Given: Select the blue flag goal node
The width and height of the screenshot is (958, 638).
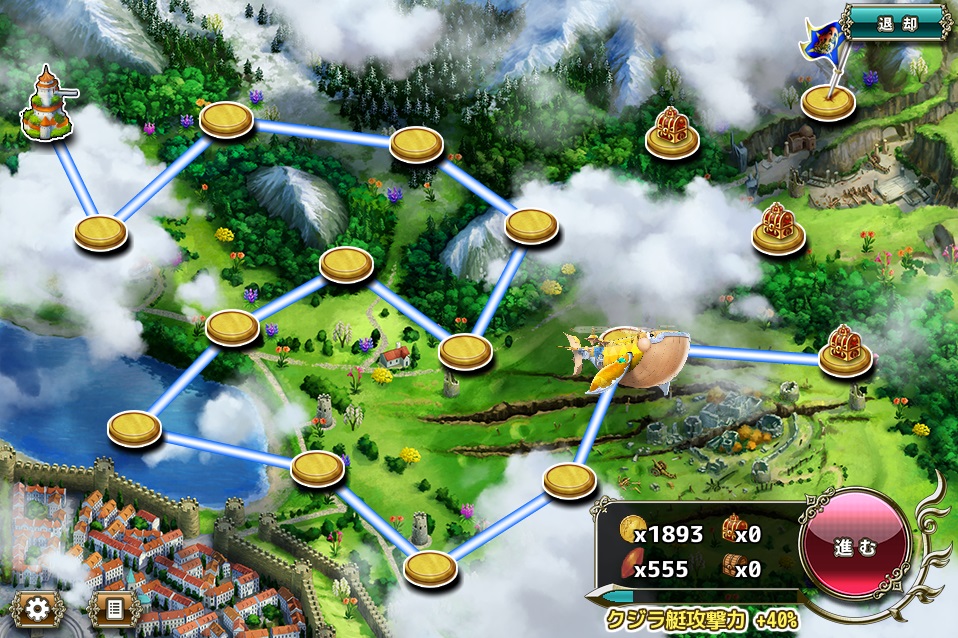Looking at the screenshot, I should [x=828, y=99].
